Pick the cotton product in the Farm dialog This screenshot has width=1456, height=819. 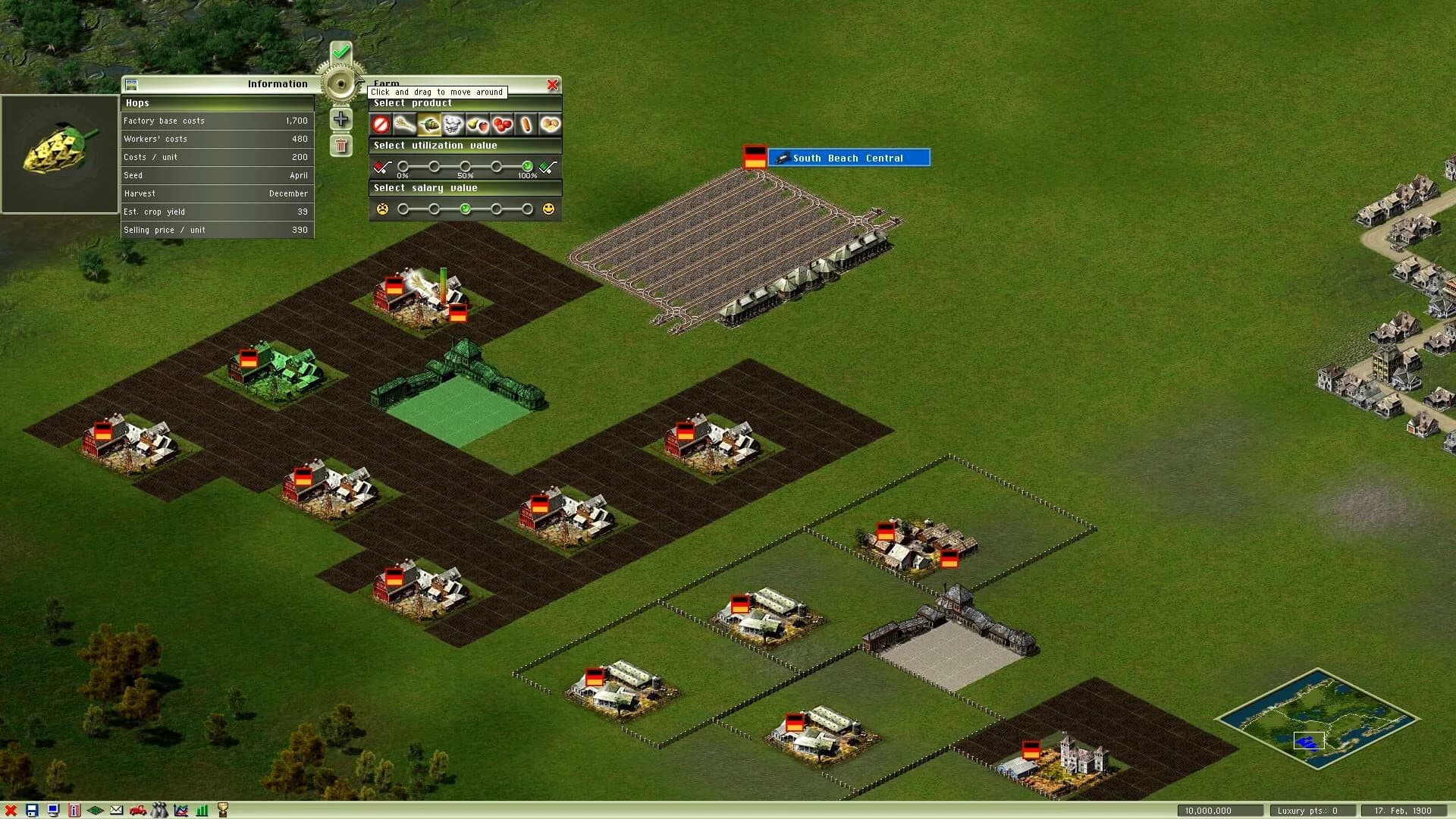coord(453,124)
